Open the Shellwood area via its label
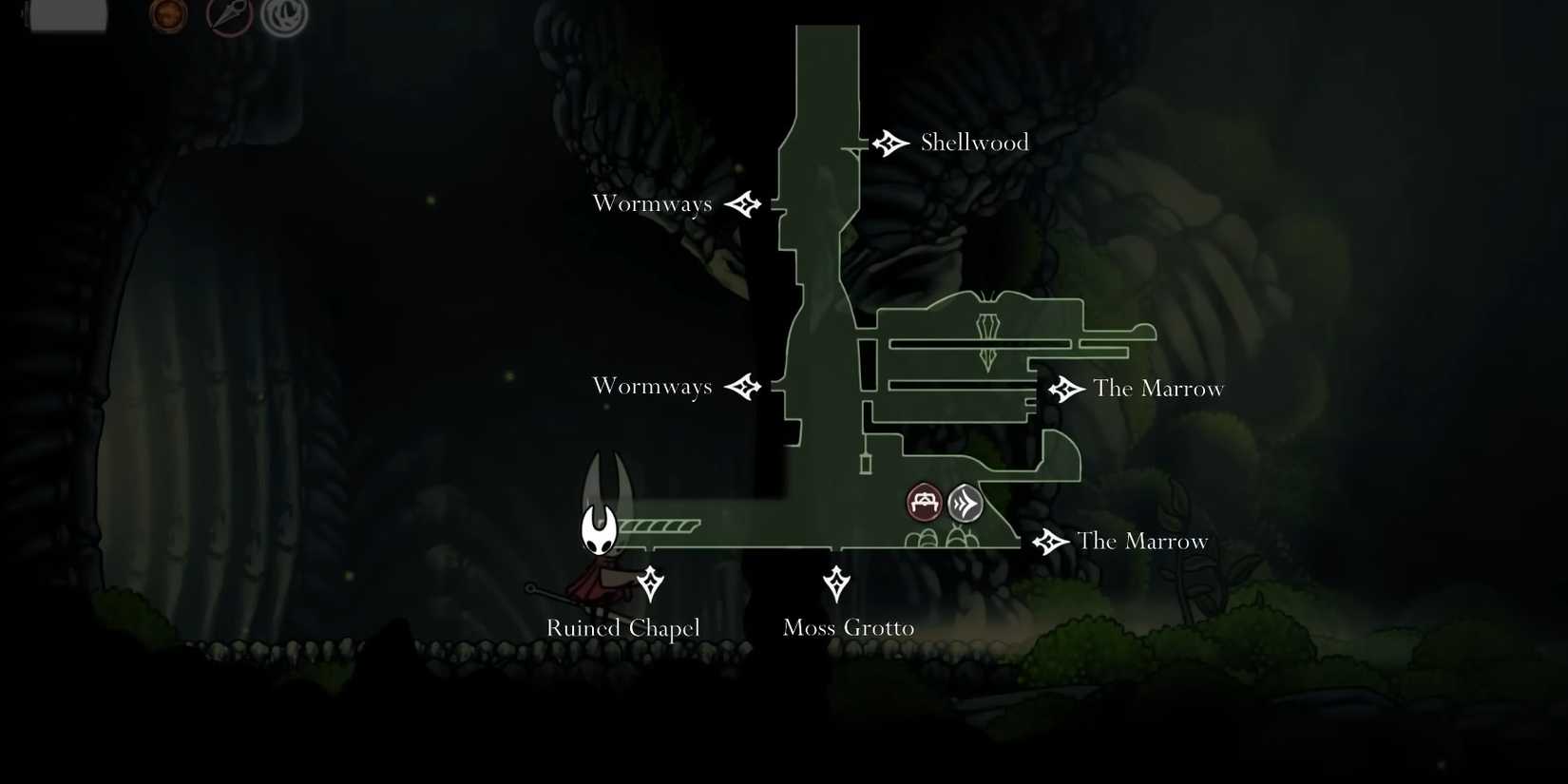 point(973,142)
